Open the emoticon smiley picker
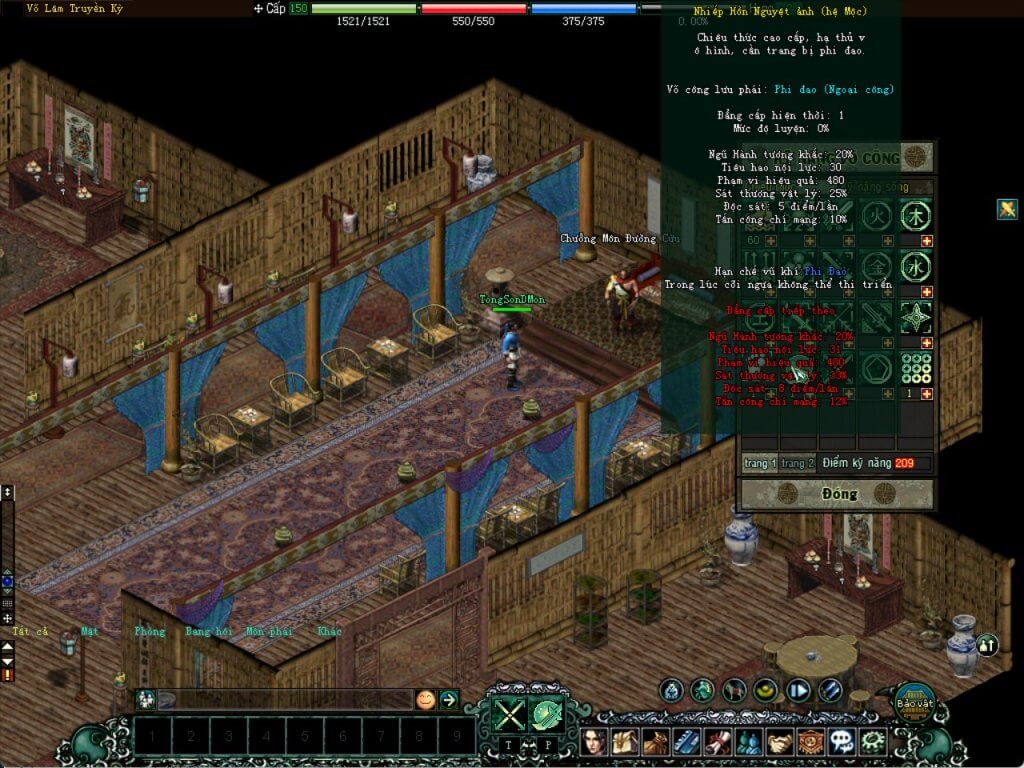The image size is (1024, 768). click(x=426, y=700)
